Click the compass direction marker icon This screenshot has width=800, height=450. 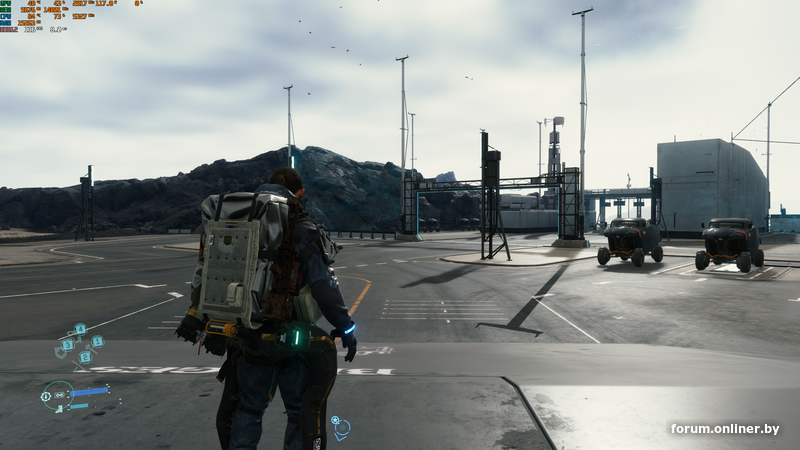point(340,428)
